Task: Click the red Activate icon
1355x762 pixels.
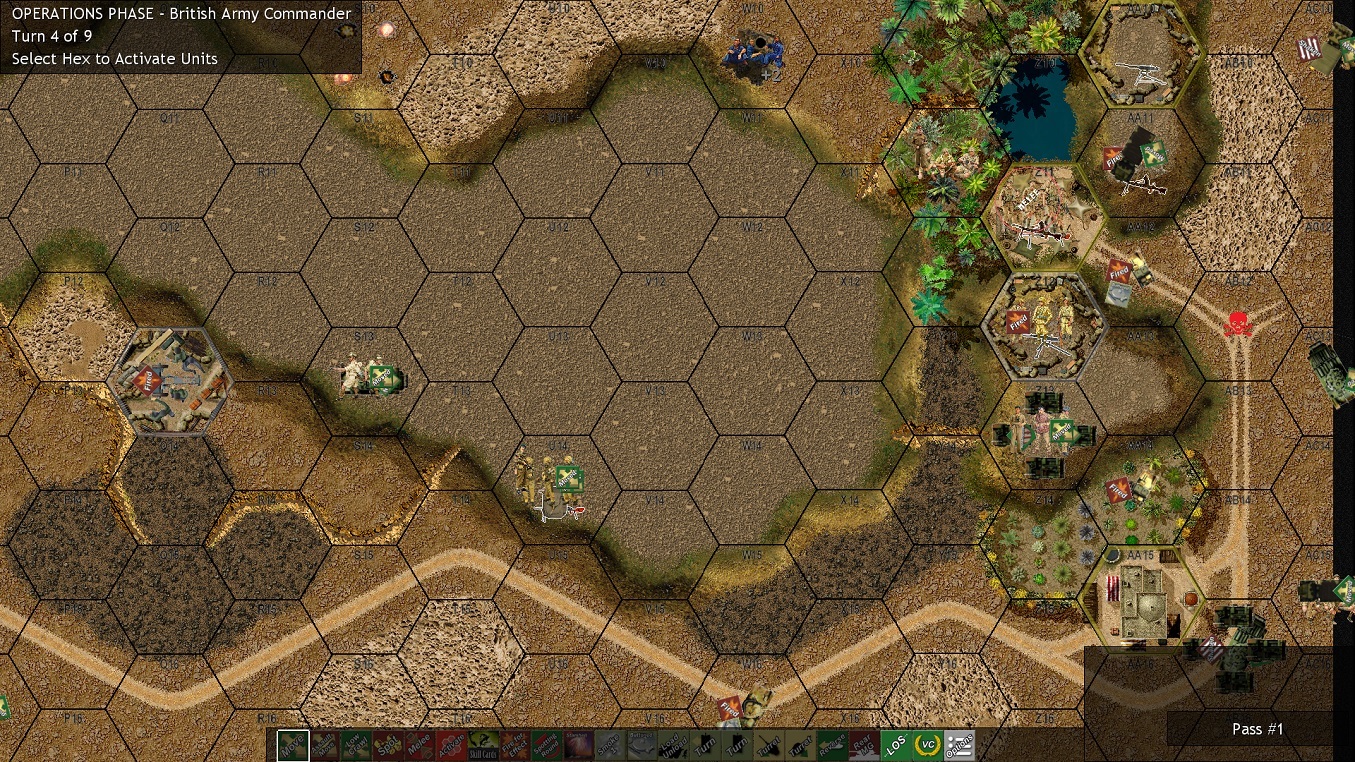Action: pyautogui.click(x=453, y=745)
